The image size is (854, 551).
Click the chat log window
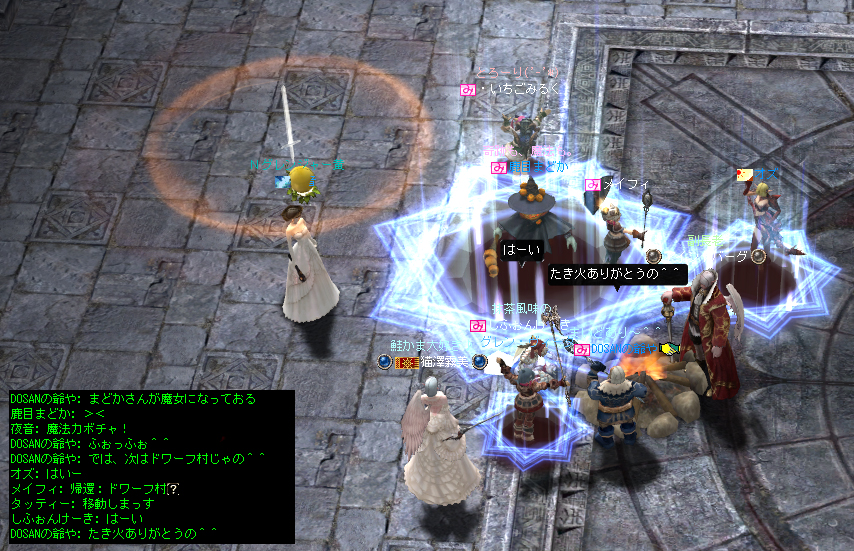coord(150,466)
